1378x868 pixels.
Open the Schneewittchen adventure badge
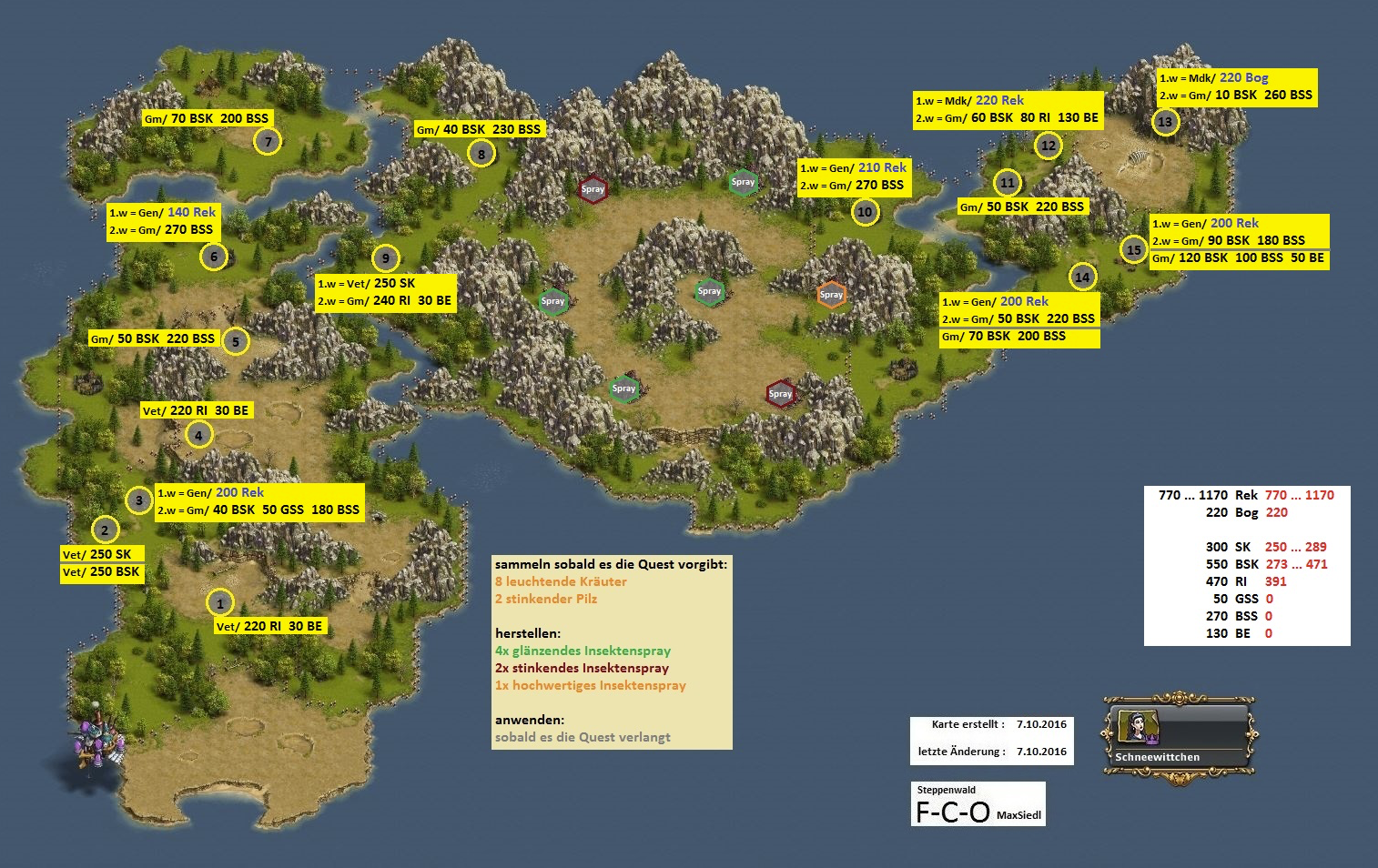pyautogui.click(x=1180, y=737)
